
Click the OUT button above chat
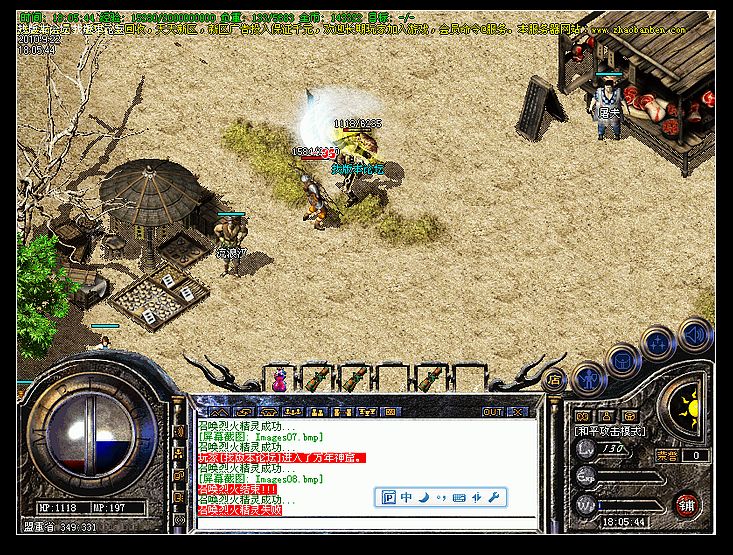click(493, 411)
